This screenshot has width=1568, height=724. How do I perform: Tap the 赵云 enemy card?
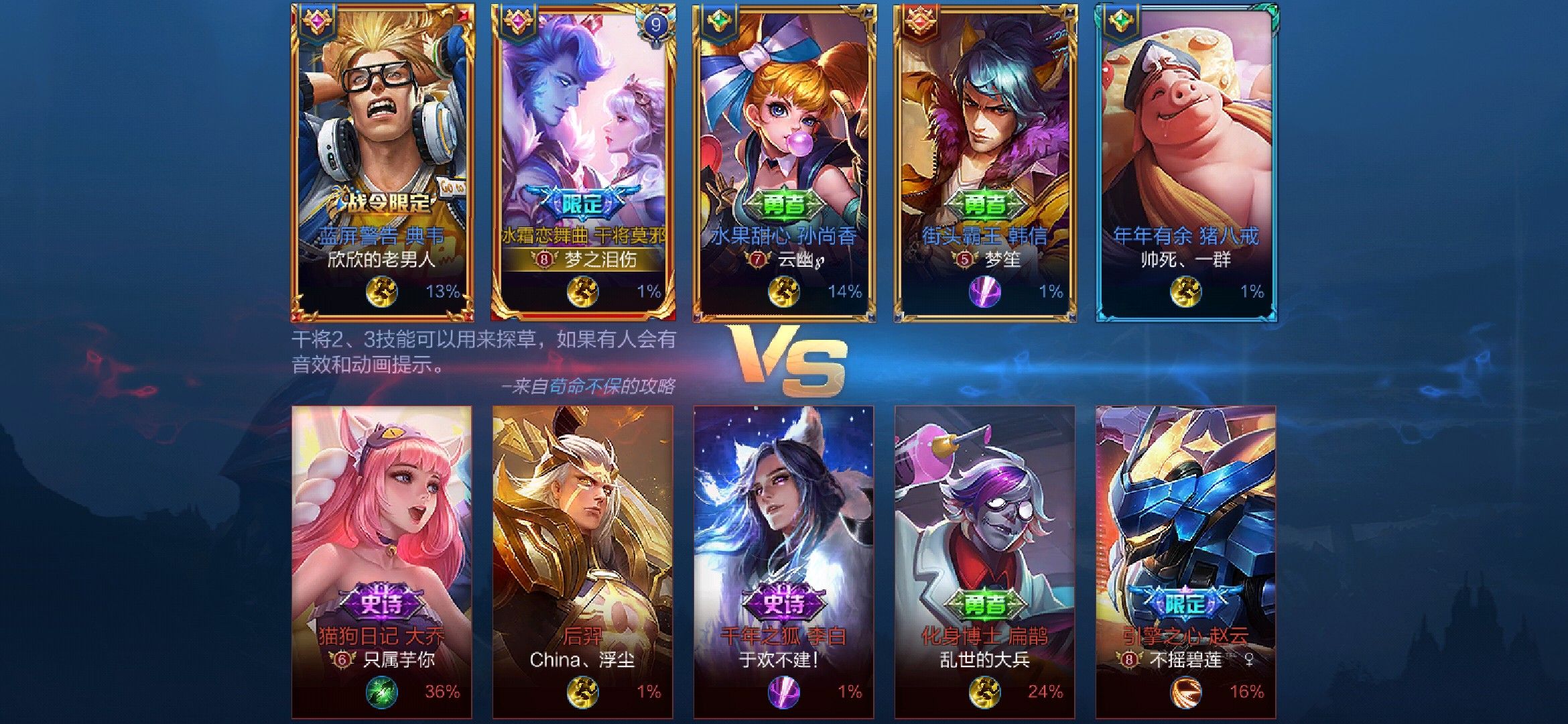point(1186,562)
